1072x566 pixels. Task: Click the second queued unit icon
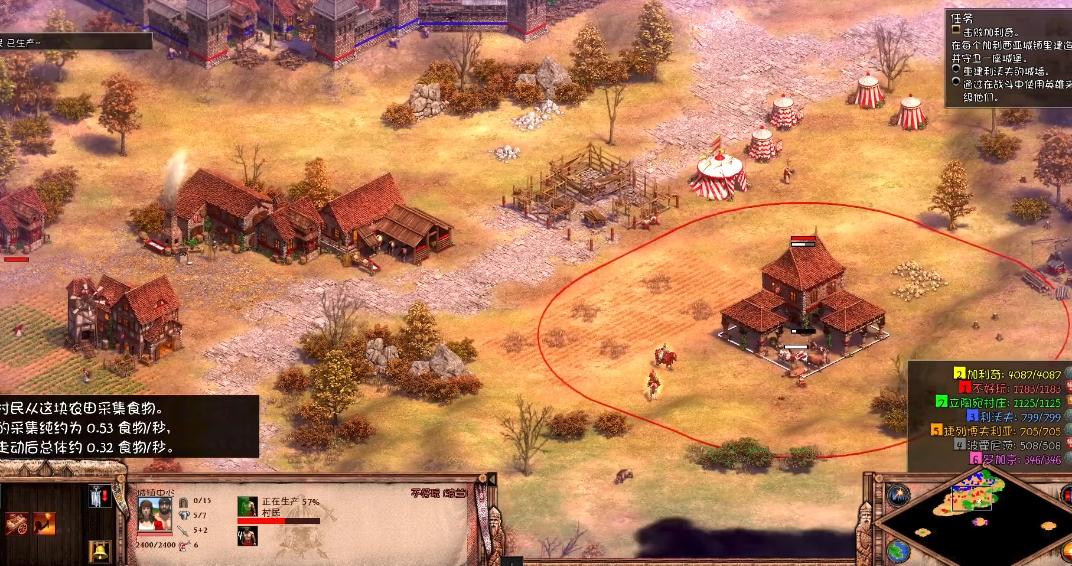pyautogui.click(x=245, y=537)
